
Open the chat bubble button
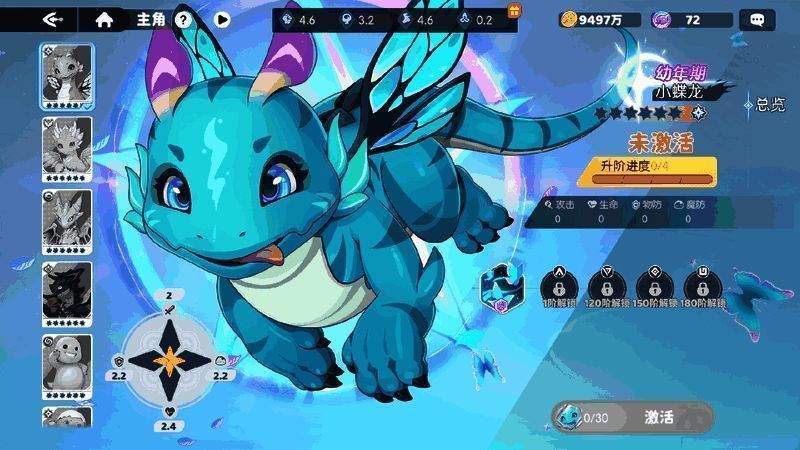point(756,19)
